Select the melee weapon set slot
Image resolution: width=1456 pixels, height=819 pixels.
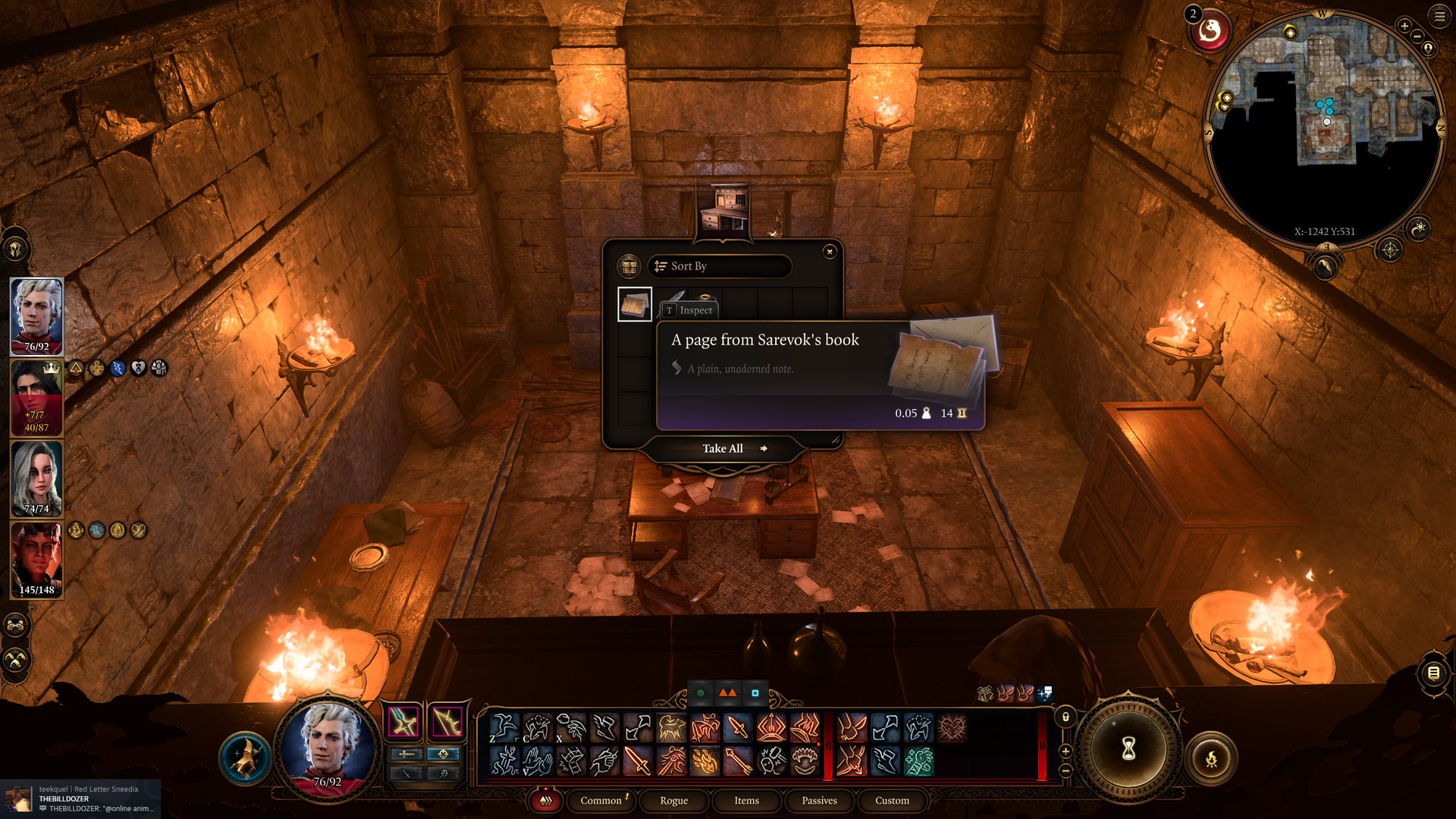point(403,722)
